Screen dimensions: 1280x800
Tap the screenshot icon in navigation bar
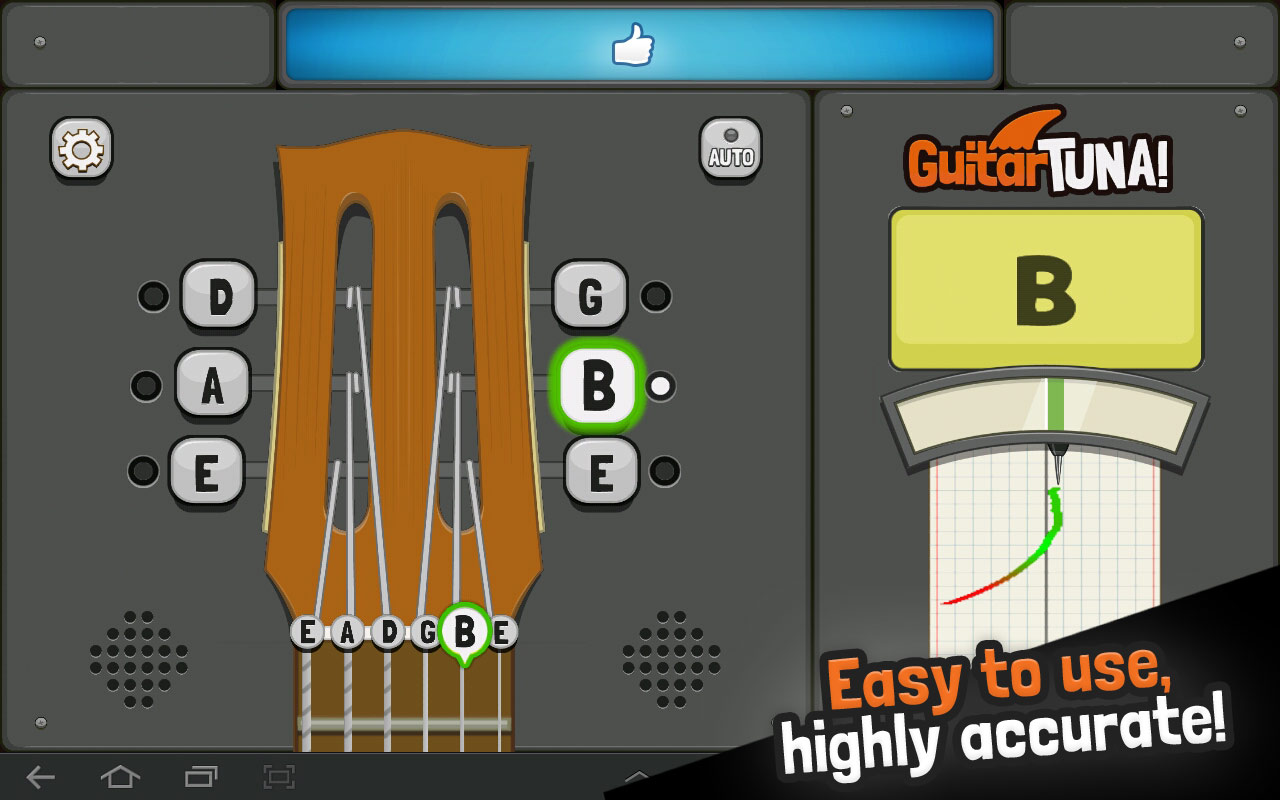coord(281,775)
